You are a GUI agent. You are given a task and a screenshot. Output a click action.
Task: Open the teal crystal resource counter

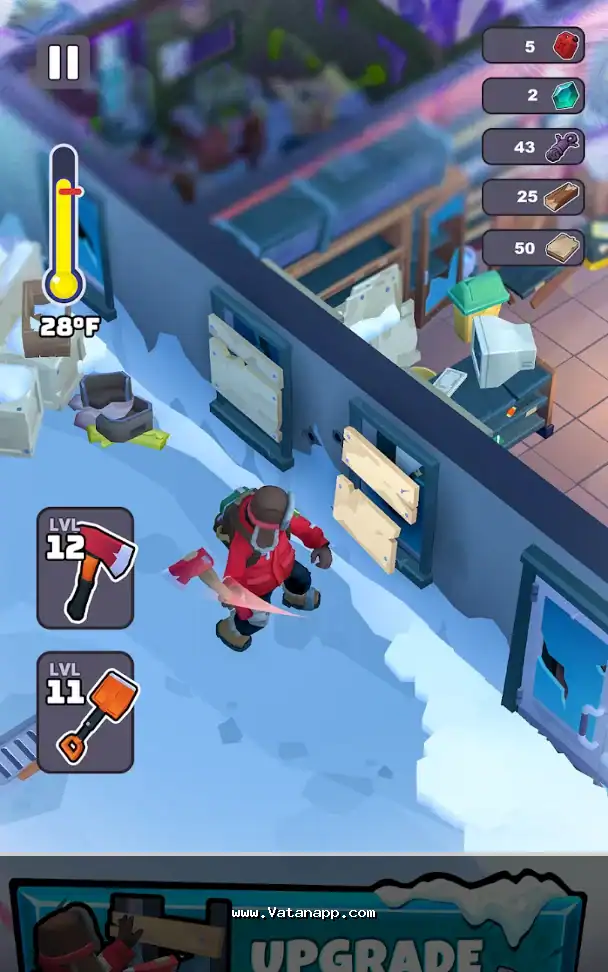pos(534,95)
